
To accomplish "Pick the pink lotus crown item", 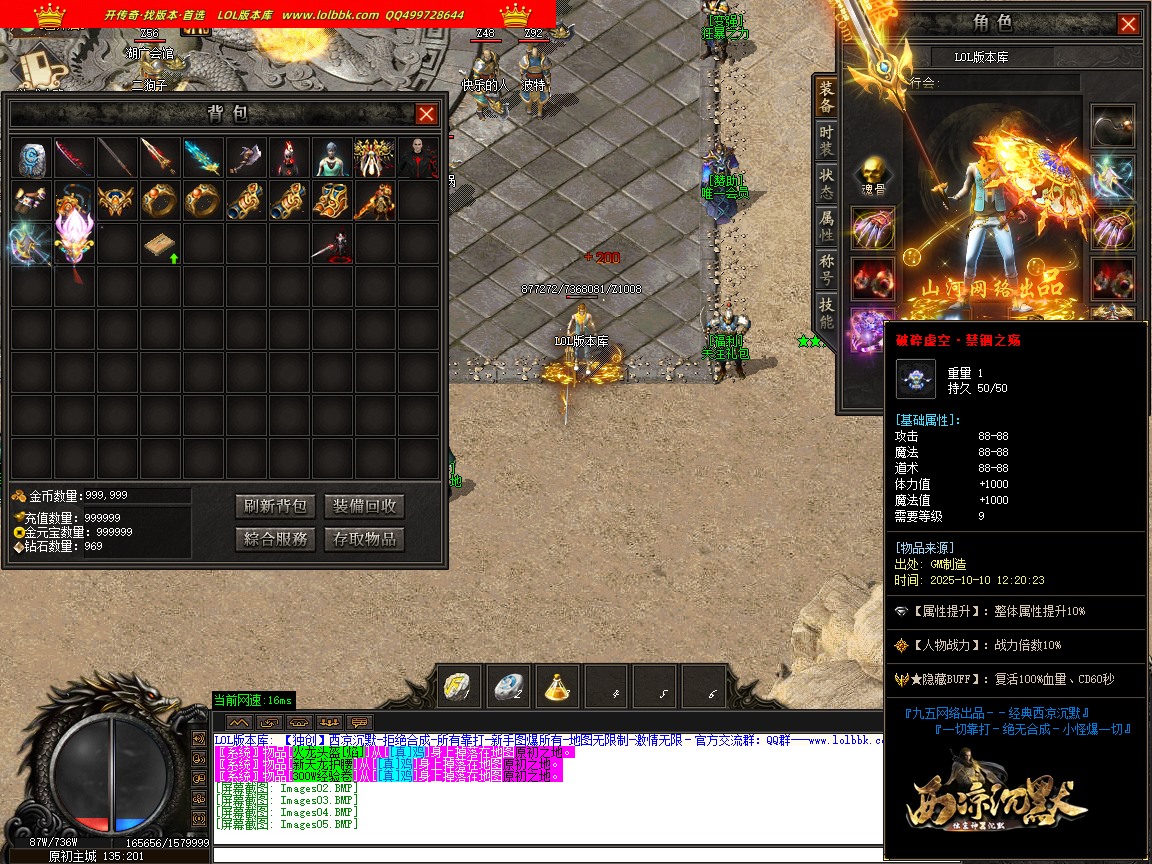I will [75, 240].
